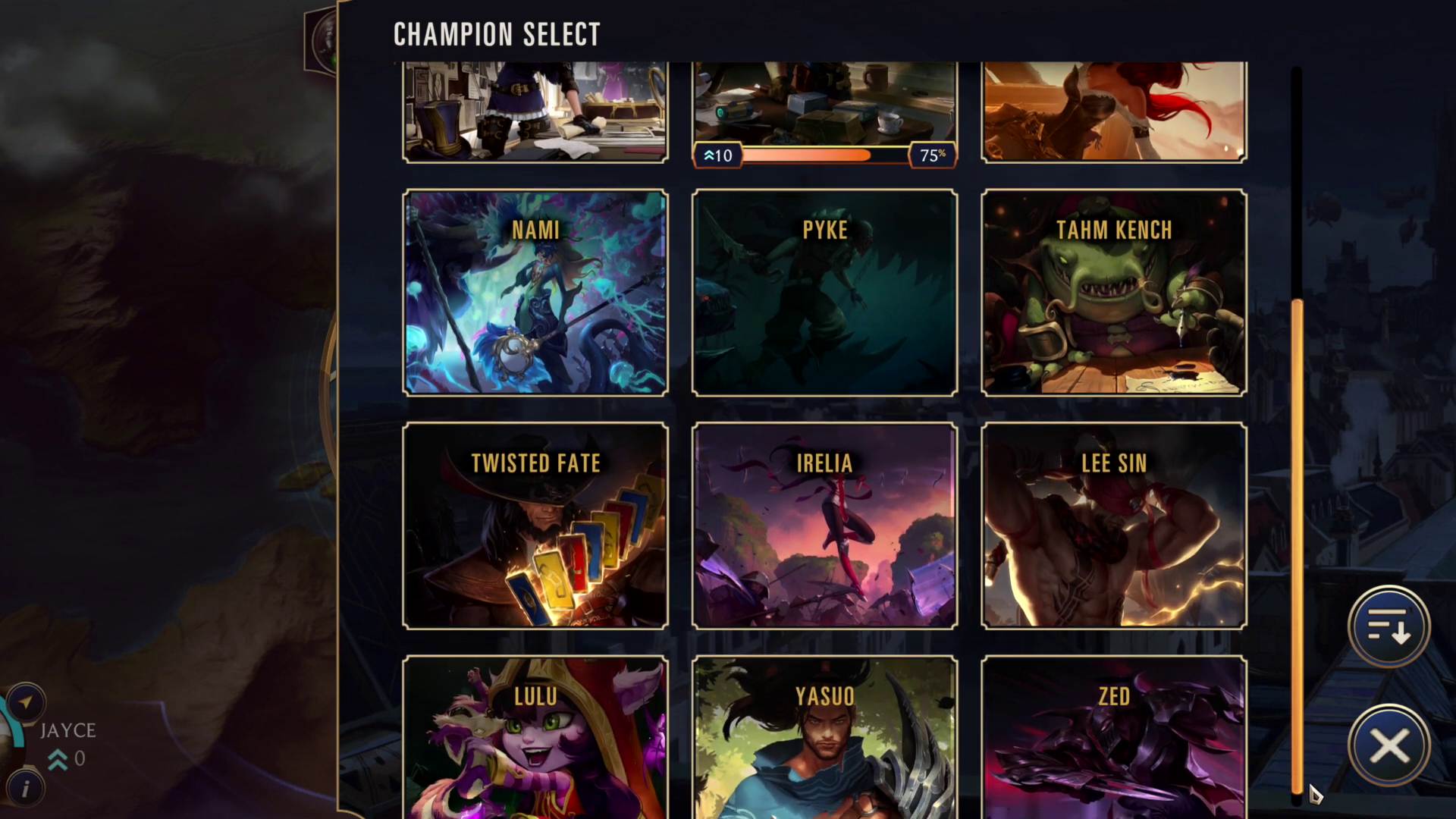Viewport: 1456px width, 819px height.
Task: Click the compass arrow icon above Jayce
Action: [27, 702]
